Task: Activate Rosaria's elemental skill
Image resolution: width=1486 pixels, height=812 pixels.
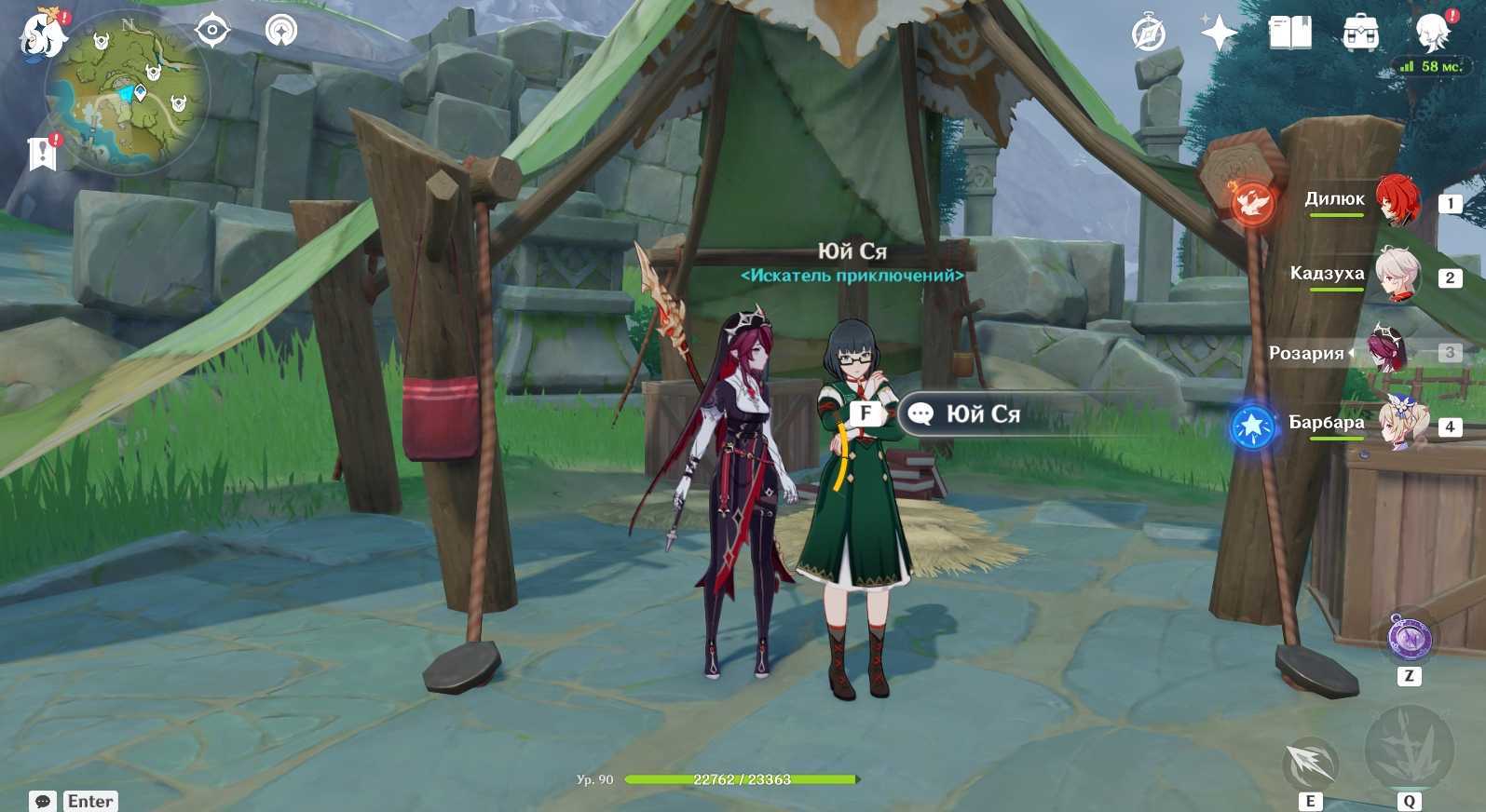Action: pyautogui.click(x=1310, y=765)
